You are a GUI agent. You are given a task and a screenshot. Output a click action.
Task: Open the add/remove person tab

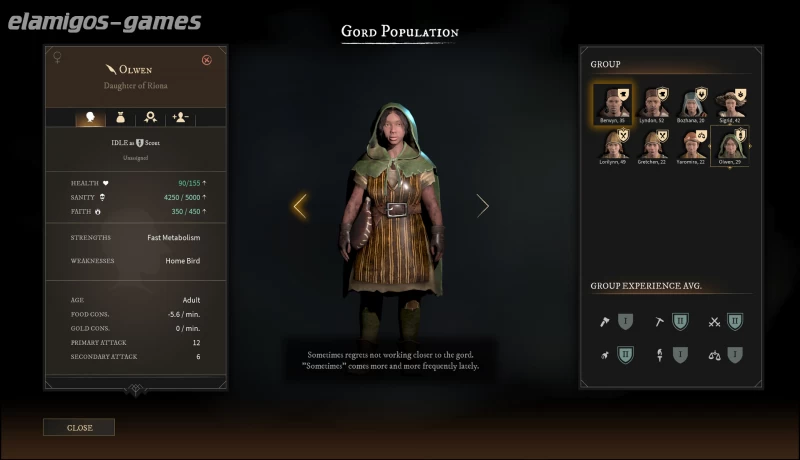tap(181, 117)
